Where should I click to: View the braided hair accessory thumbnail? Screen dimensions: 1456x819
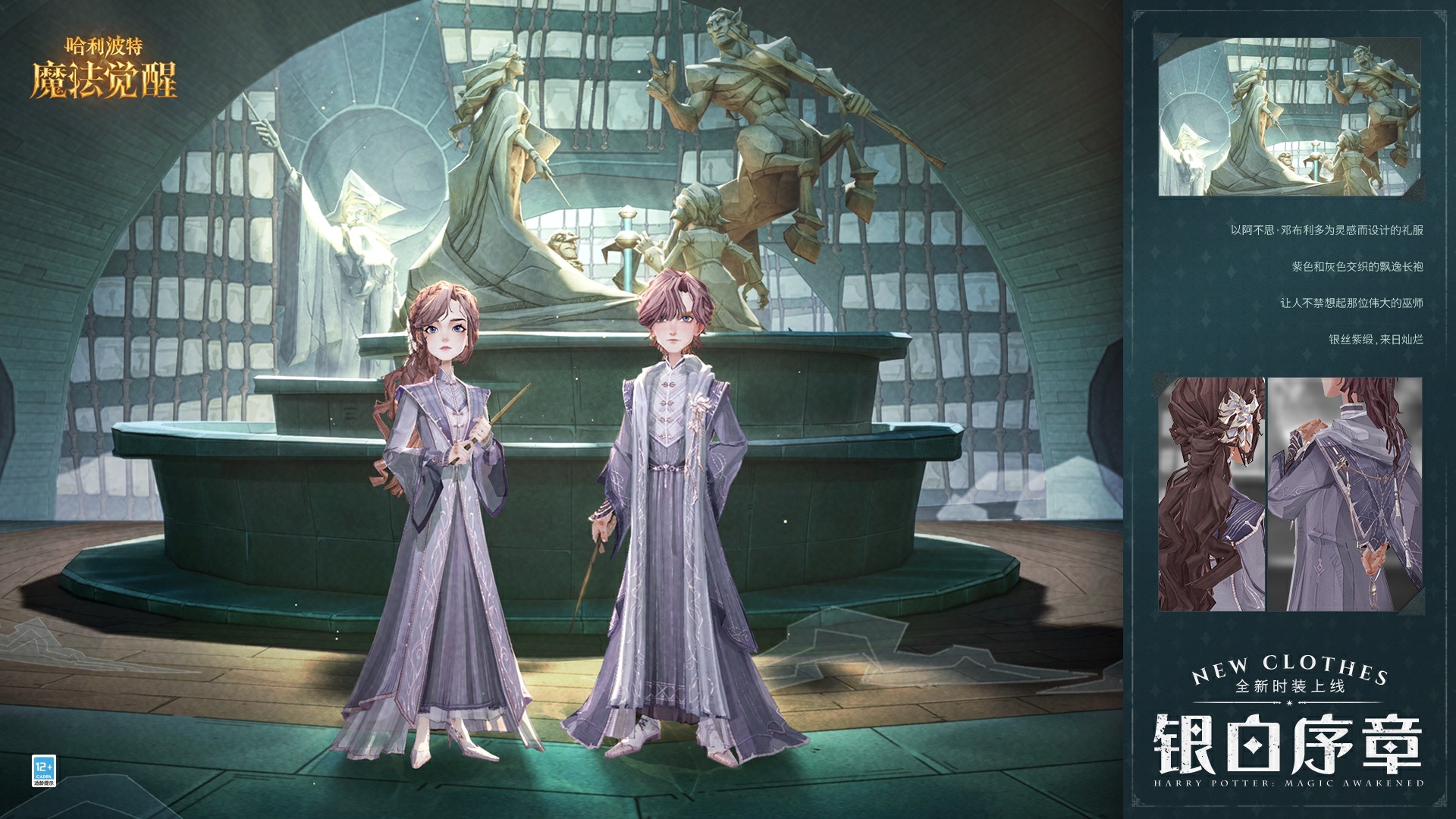[1211, 494]
